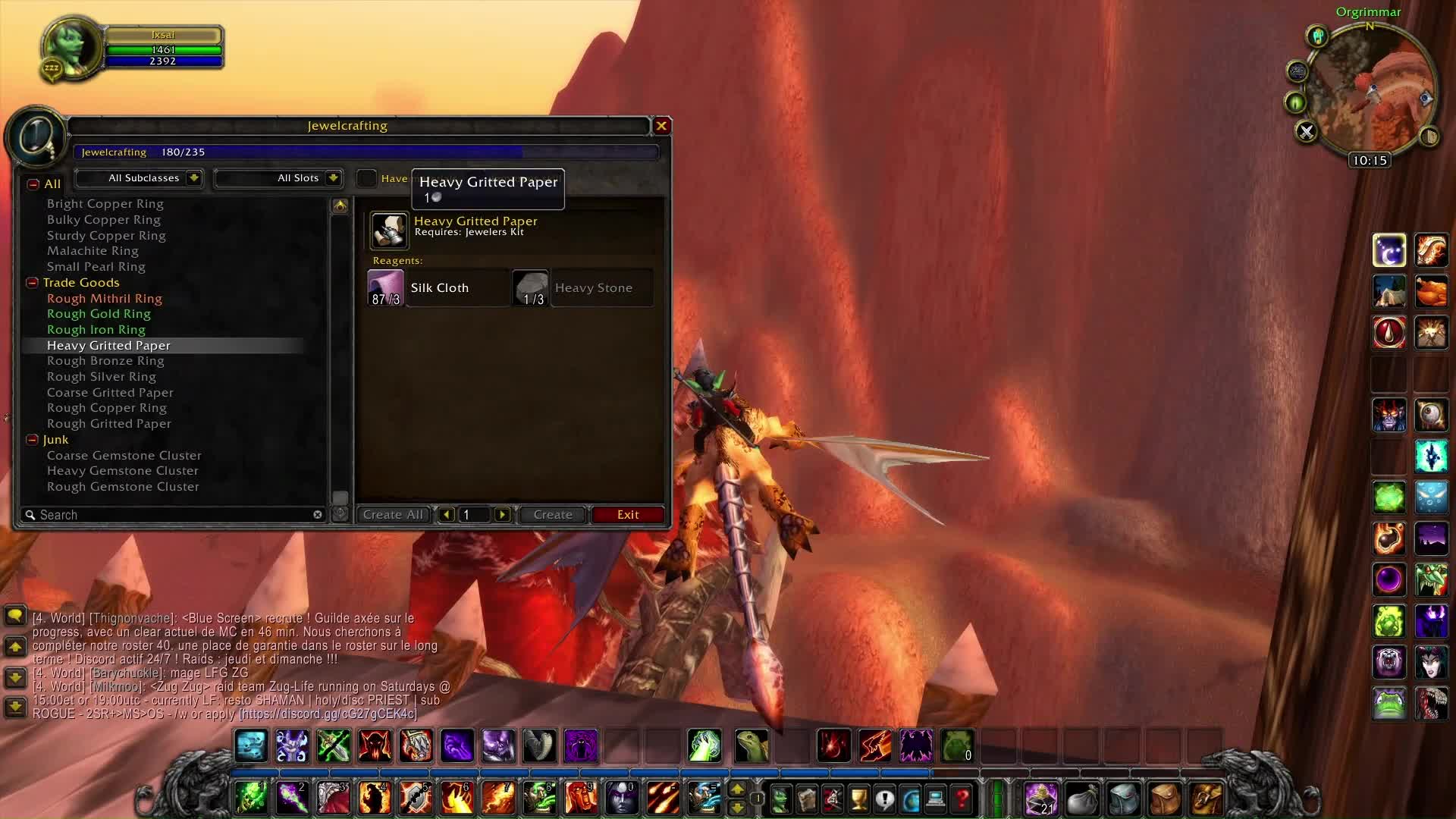Click the Create button
Image resolution: width=1456 pixels, height=819 pixels.
click(x=553, y=515)
